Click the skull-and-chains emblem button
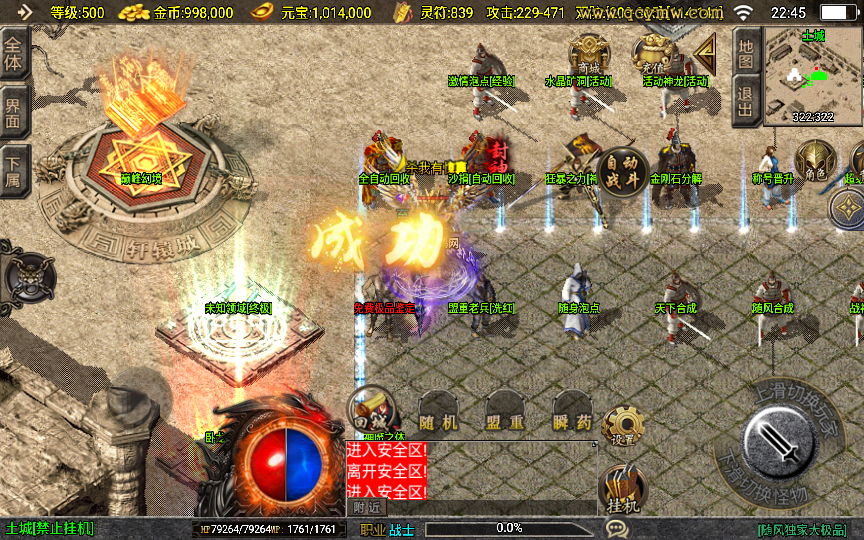 pos(28,272)
